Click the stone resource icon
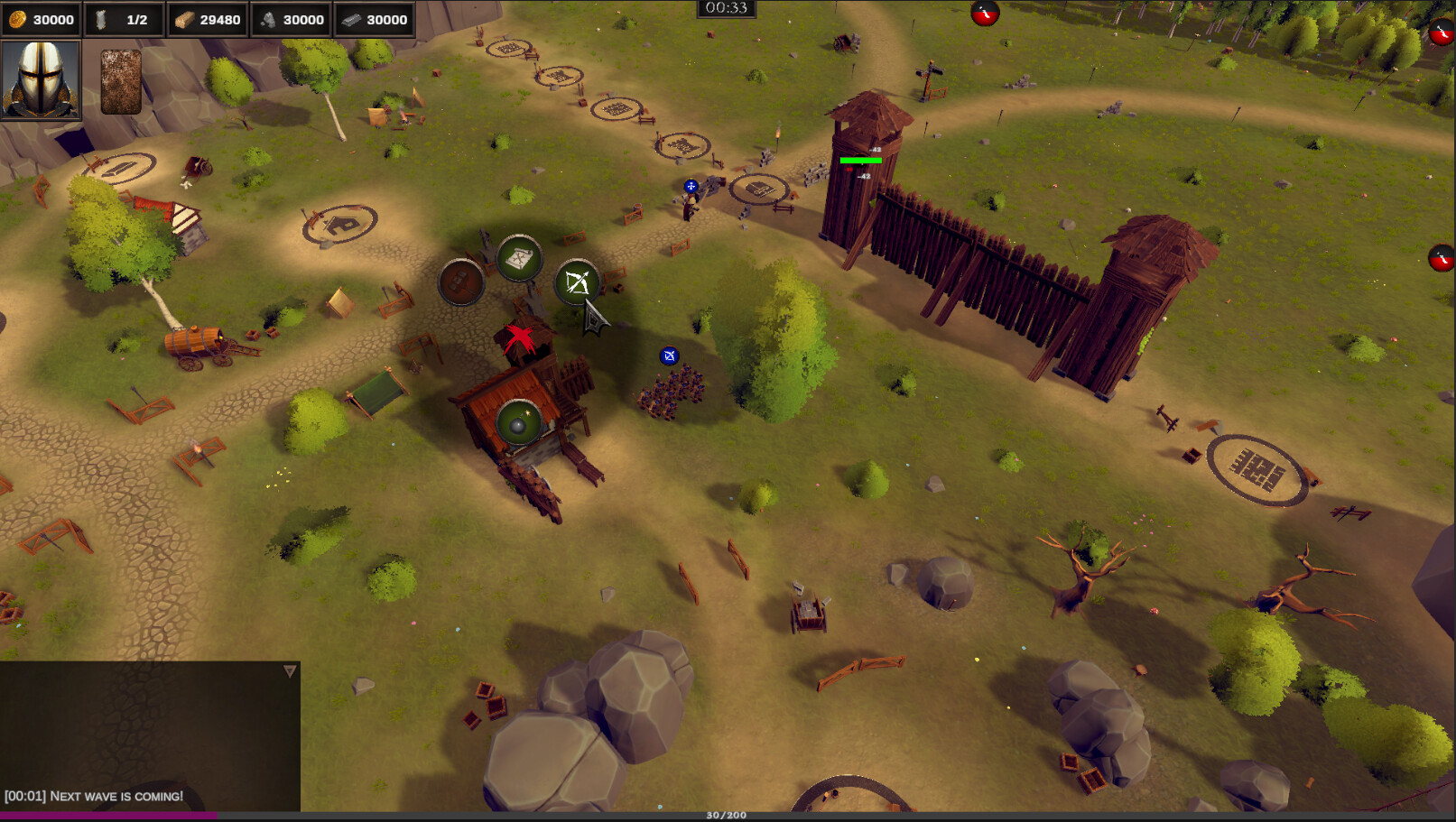 267,19
